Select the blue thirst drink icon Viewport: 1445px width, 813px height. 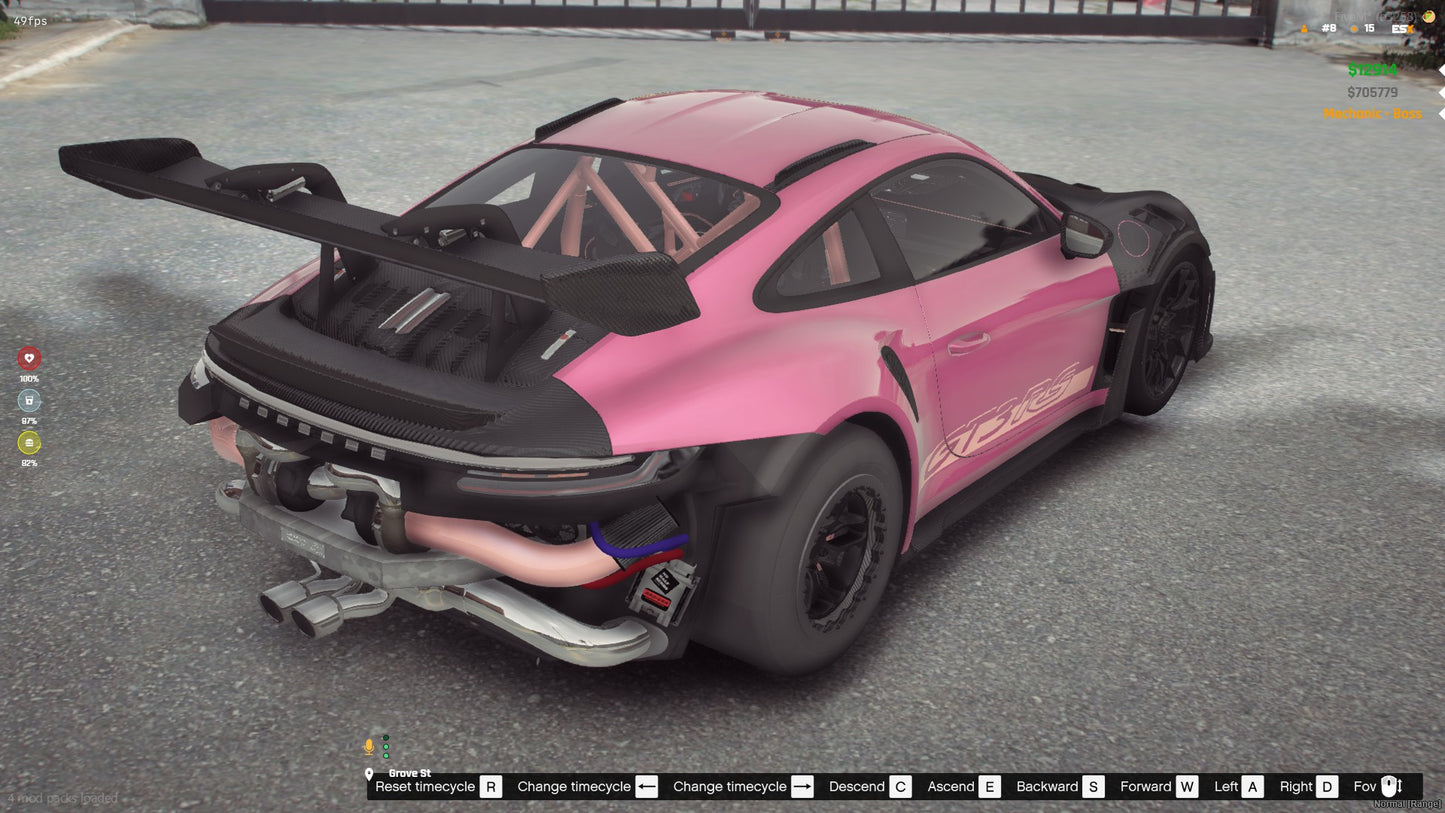pyautogui.click(x=29, y=400)
